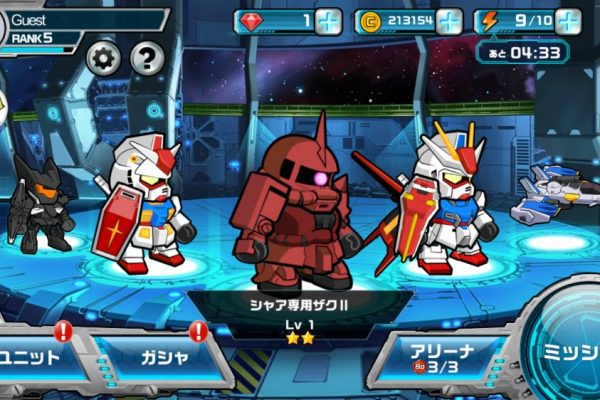Refill energy using the plus button
The image size is (600, 400).
click(568, 21)
